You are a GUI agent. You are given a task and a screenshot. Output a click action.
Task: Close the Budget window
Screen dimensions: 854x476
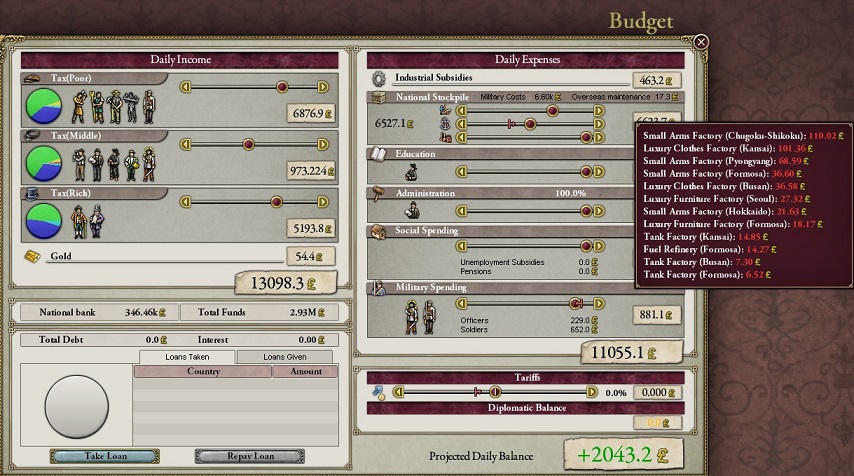coord(701,42)
